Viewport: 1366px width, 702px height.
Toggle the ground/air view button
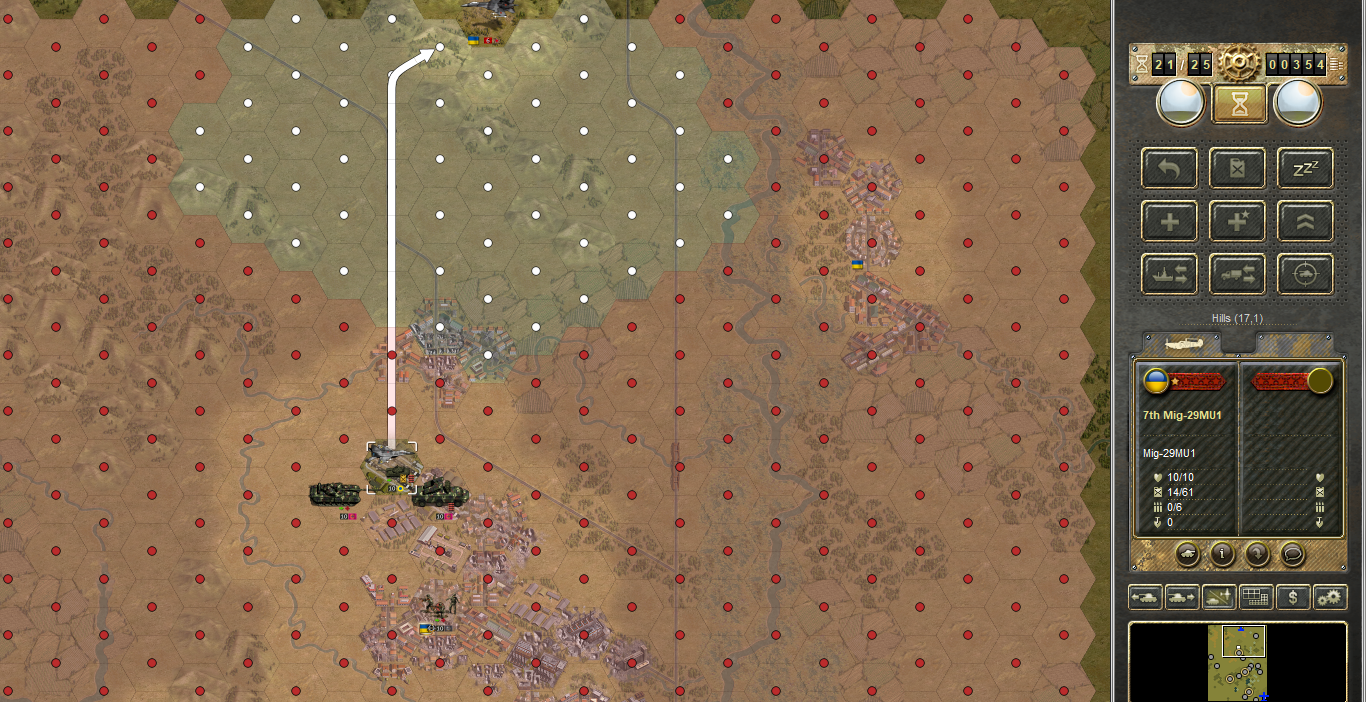tap(1219, 598)
